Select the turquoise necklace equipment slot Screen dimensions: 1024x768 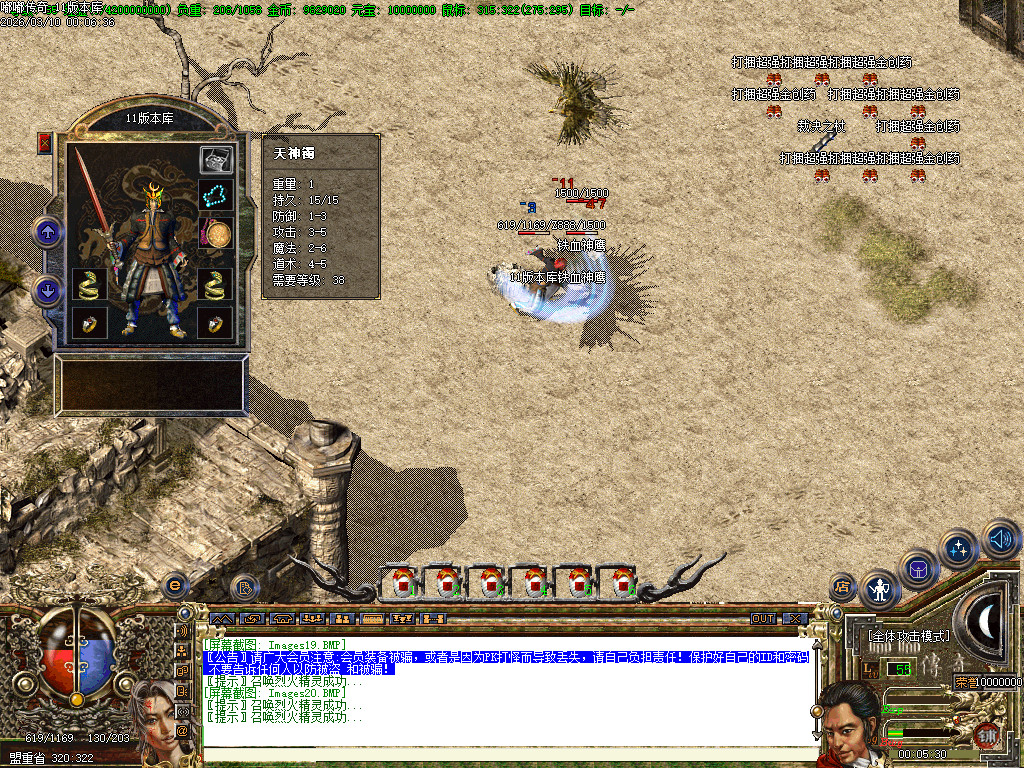click(x=216, y=194)
